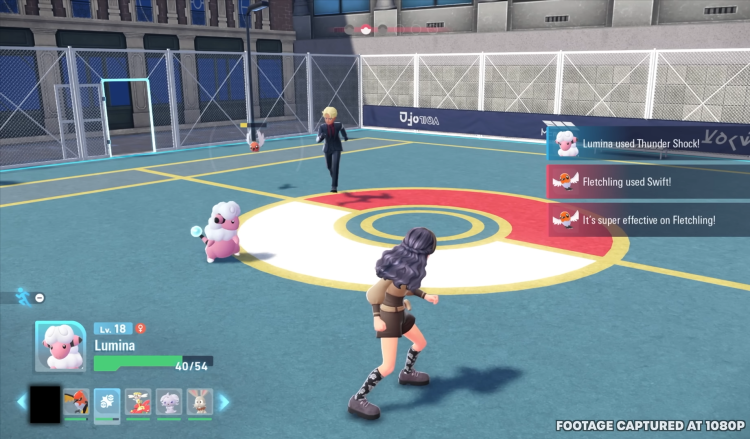
Task: Open Lumina's portrait panel
Action: tap(60, 347)
